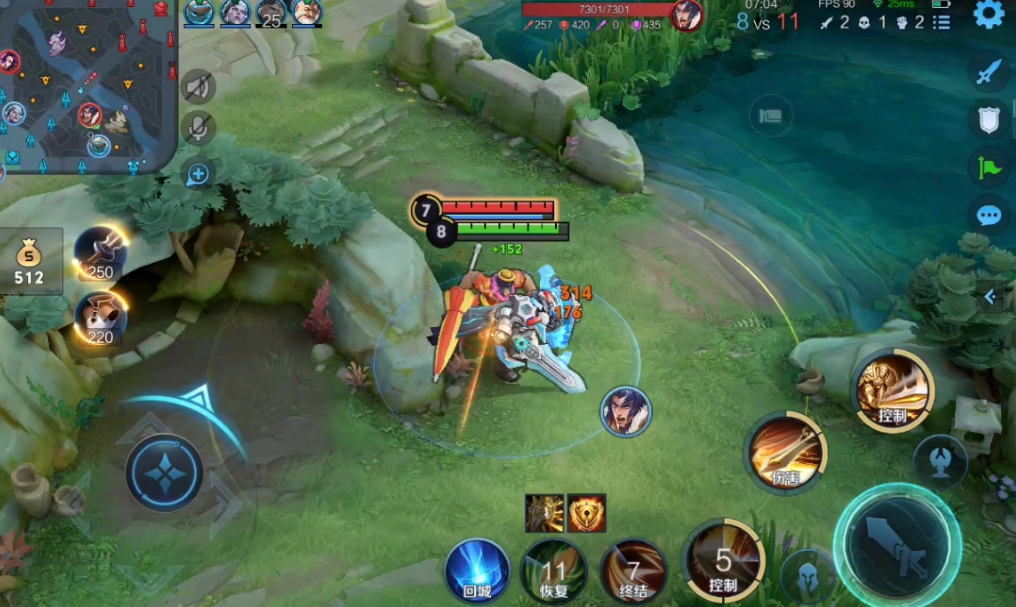This screenshot has height=607, width=1016.
Task: Use the 恢复 restore skill
Action: (553, 571)
